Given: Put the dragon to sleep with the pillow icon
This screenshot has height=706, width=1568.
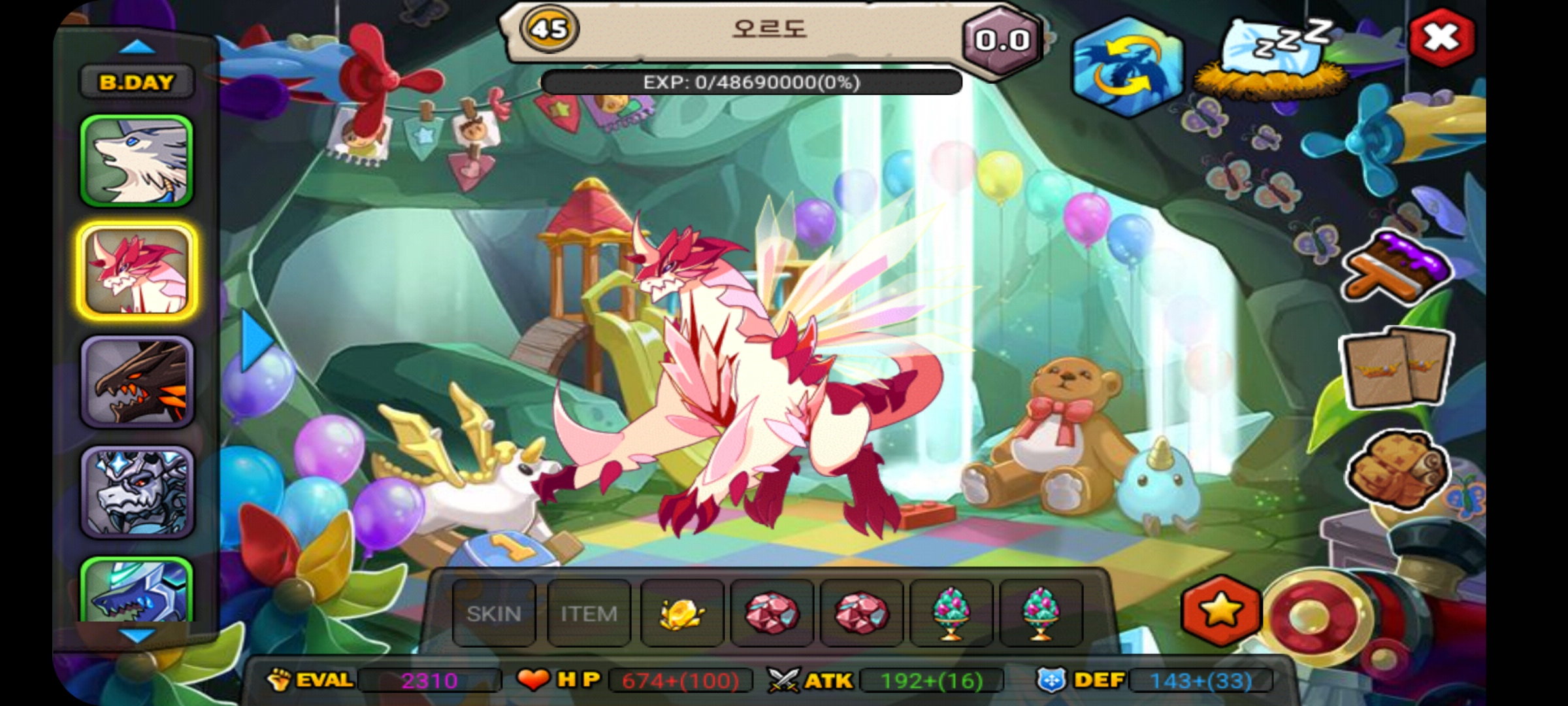Looking at the screenshot, I should click(1271, 59).
